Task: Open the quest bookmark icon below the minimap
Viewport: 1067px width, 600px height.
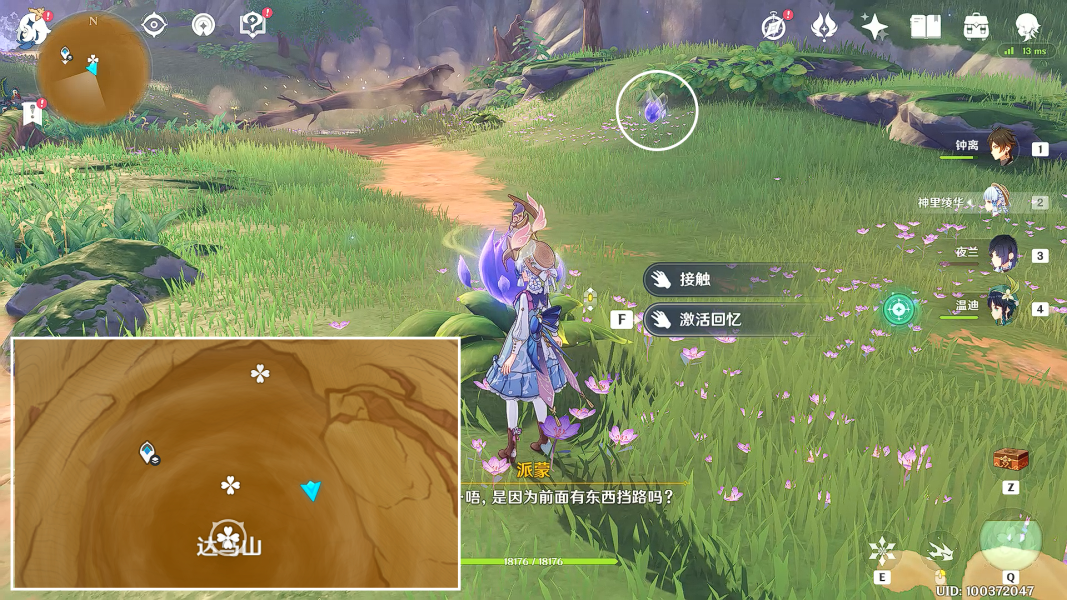Action: click(x=31, y=113)
